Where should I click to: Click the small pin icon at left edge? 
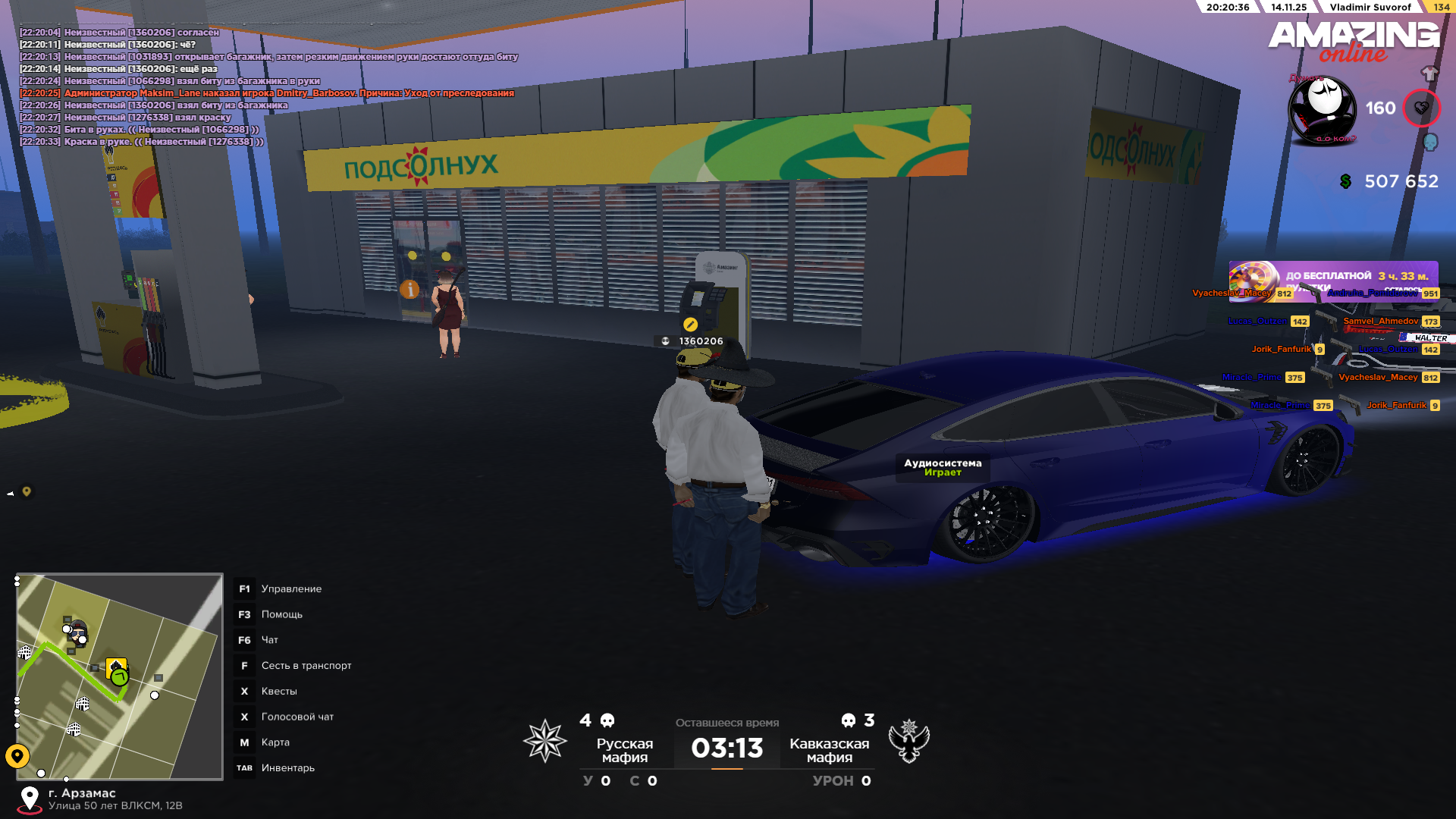(x=27, y=491)
